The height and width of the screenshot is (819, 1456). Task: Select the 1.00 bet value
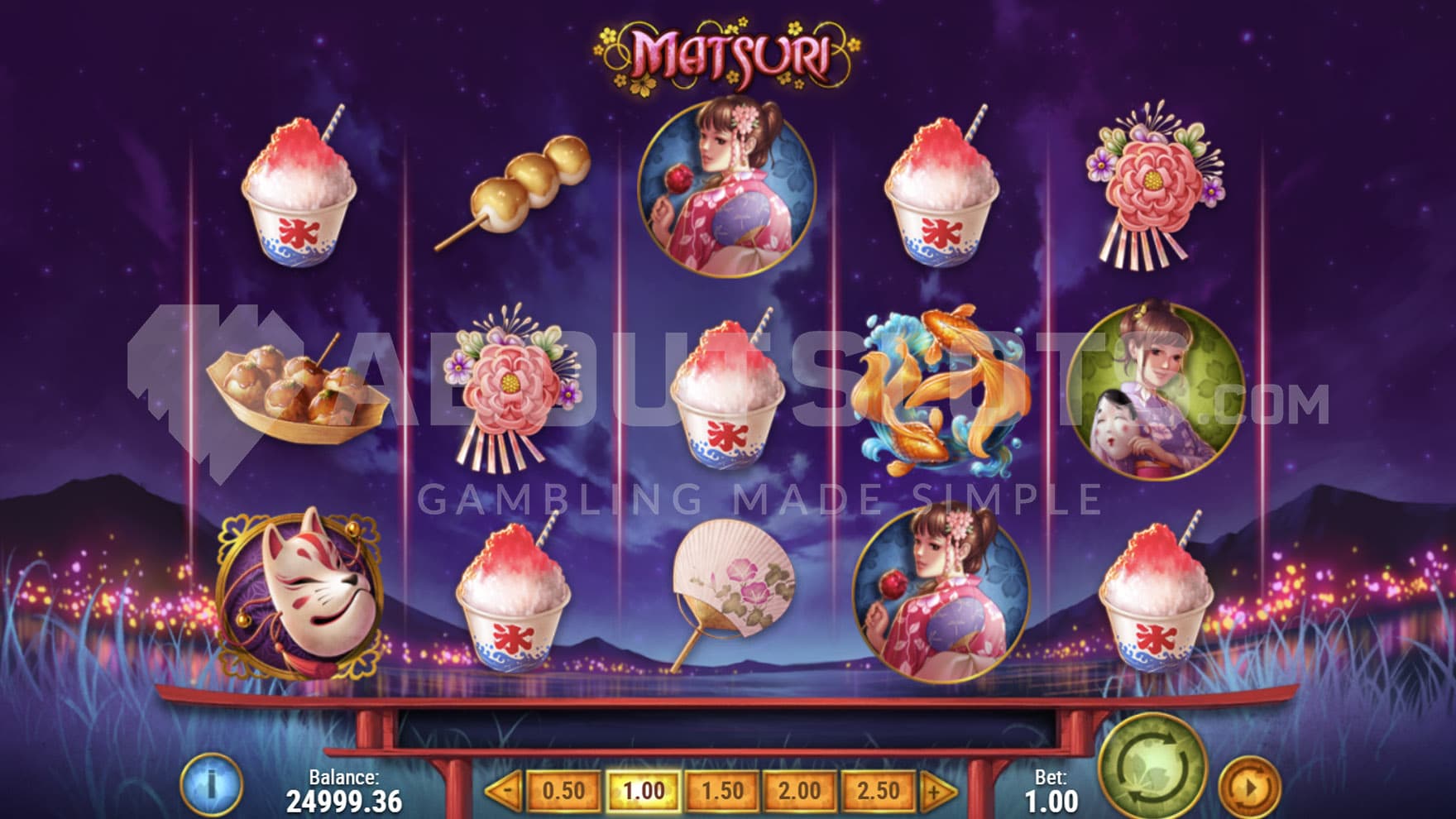[x=643, y=792]
